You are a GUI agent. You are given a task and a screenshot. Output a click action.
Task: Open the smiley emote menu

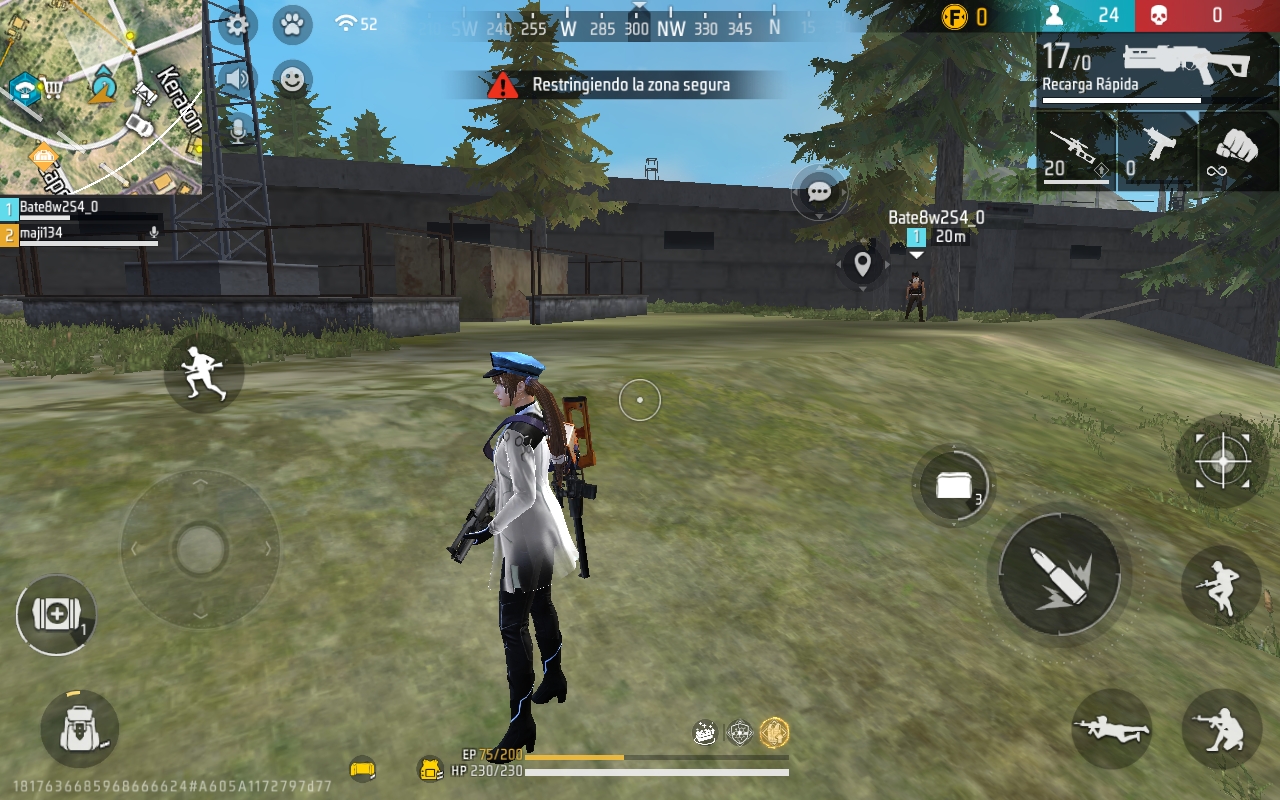coord(292,80)
